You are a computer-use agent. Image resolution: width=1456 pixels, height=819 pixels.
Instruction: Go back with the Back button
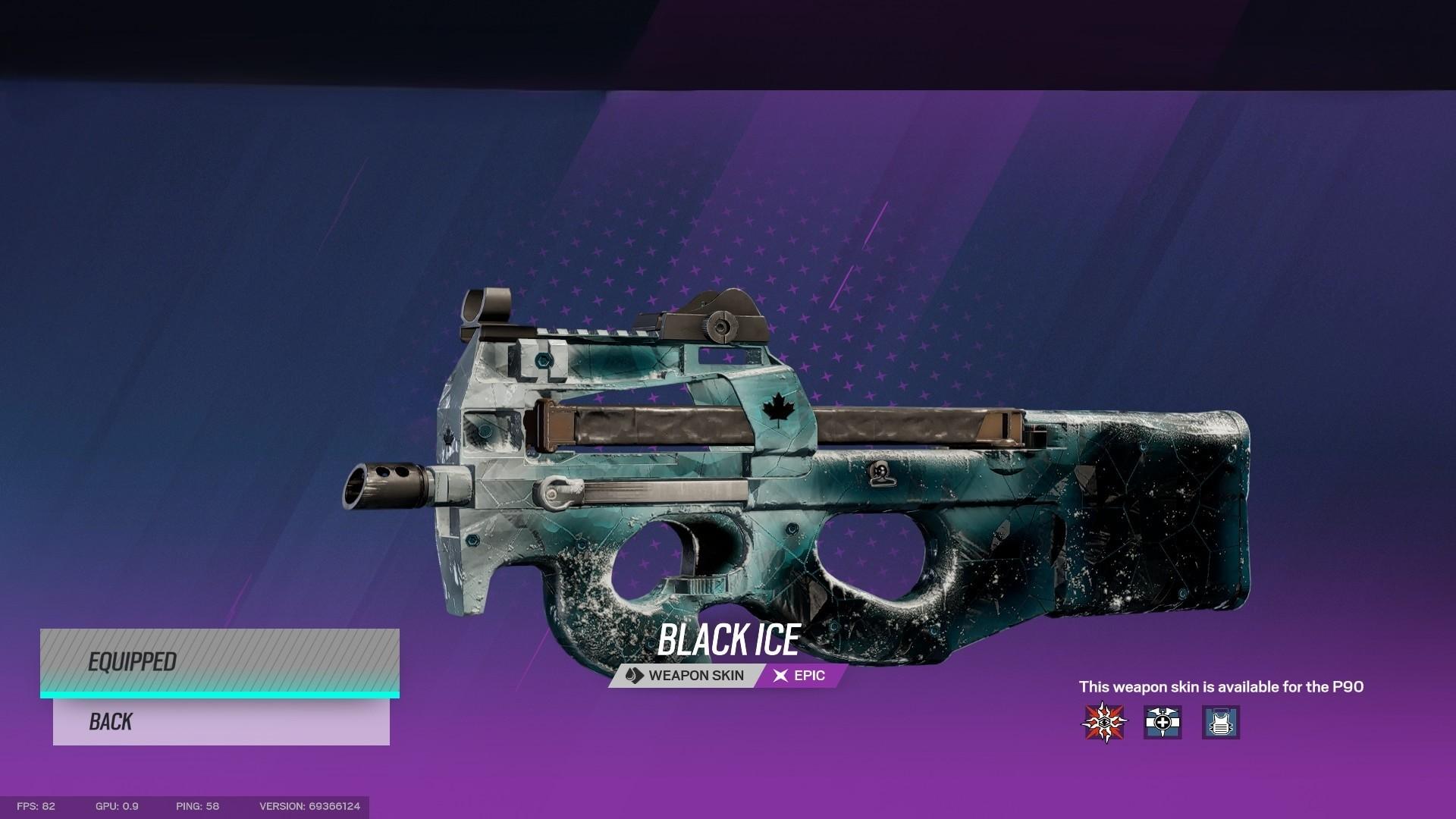[221, 721]
